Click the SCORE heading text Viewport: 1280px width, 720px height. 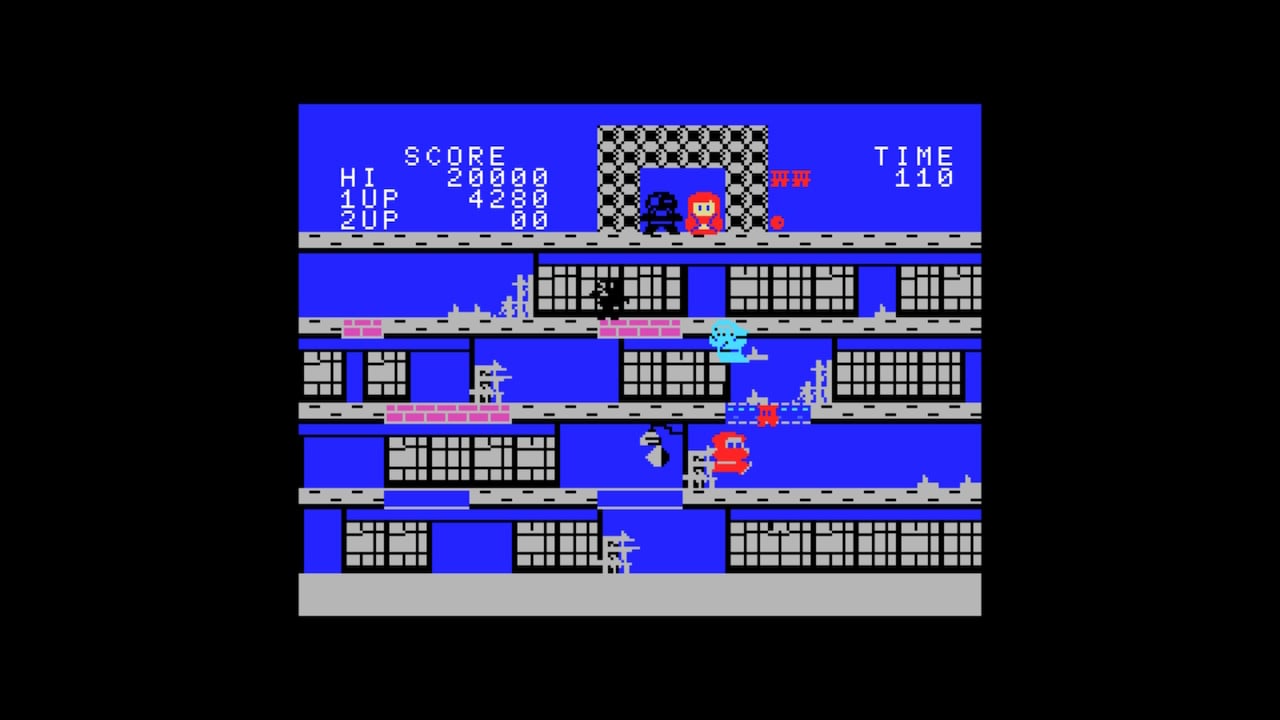[x=453, y=156]
